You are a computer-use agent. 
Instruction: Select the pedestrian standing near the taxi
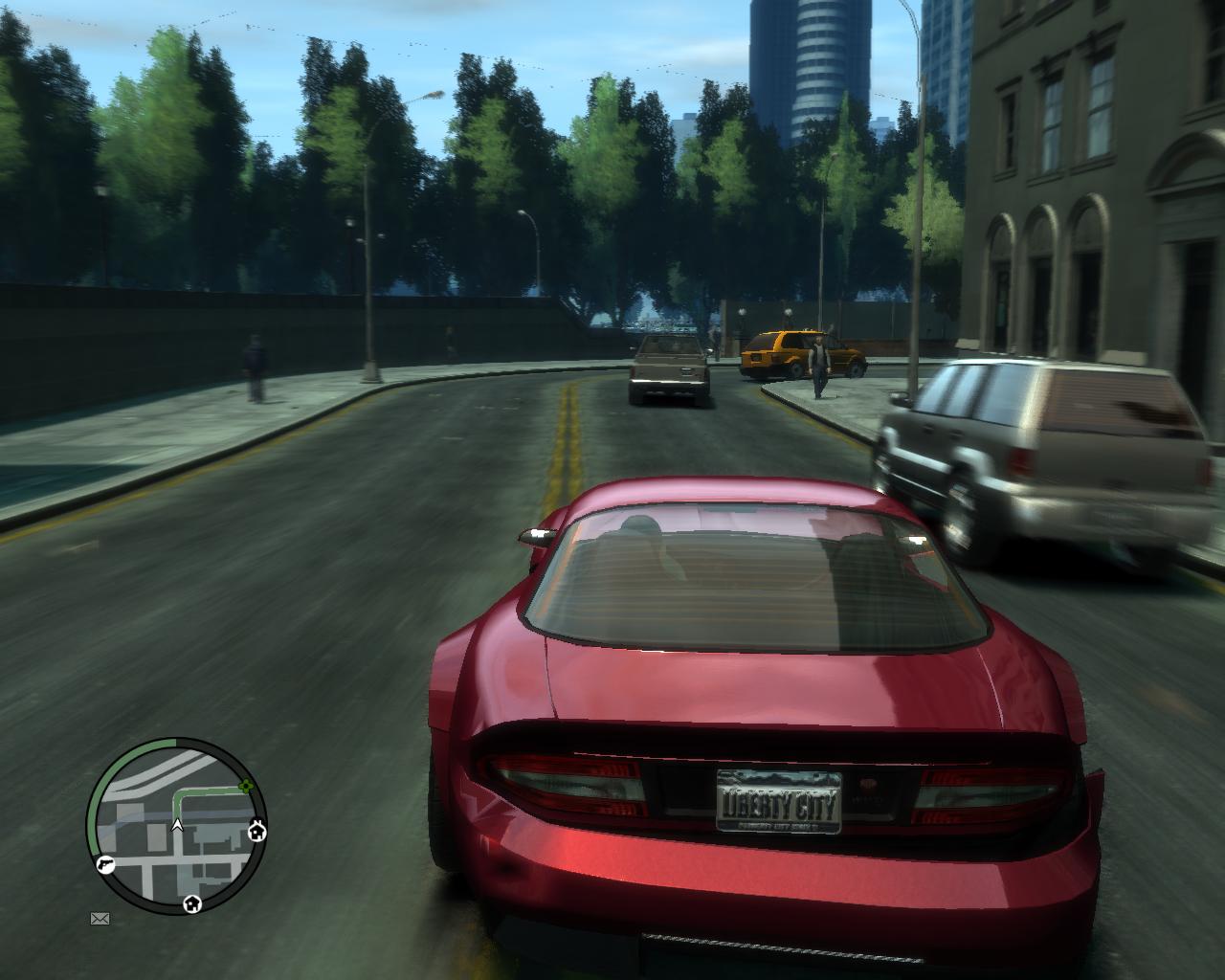coord(818,364)
